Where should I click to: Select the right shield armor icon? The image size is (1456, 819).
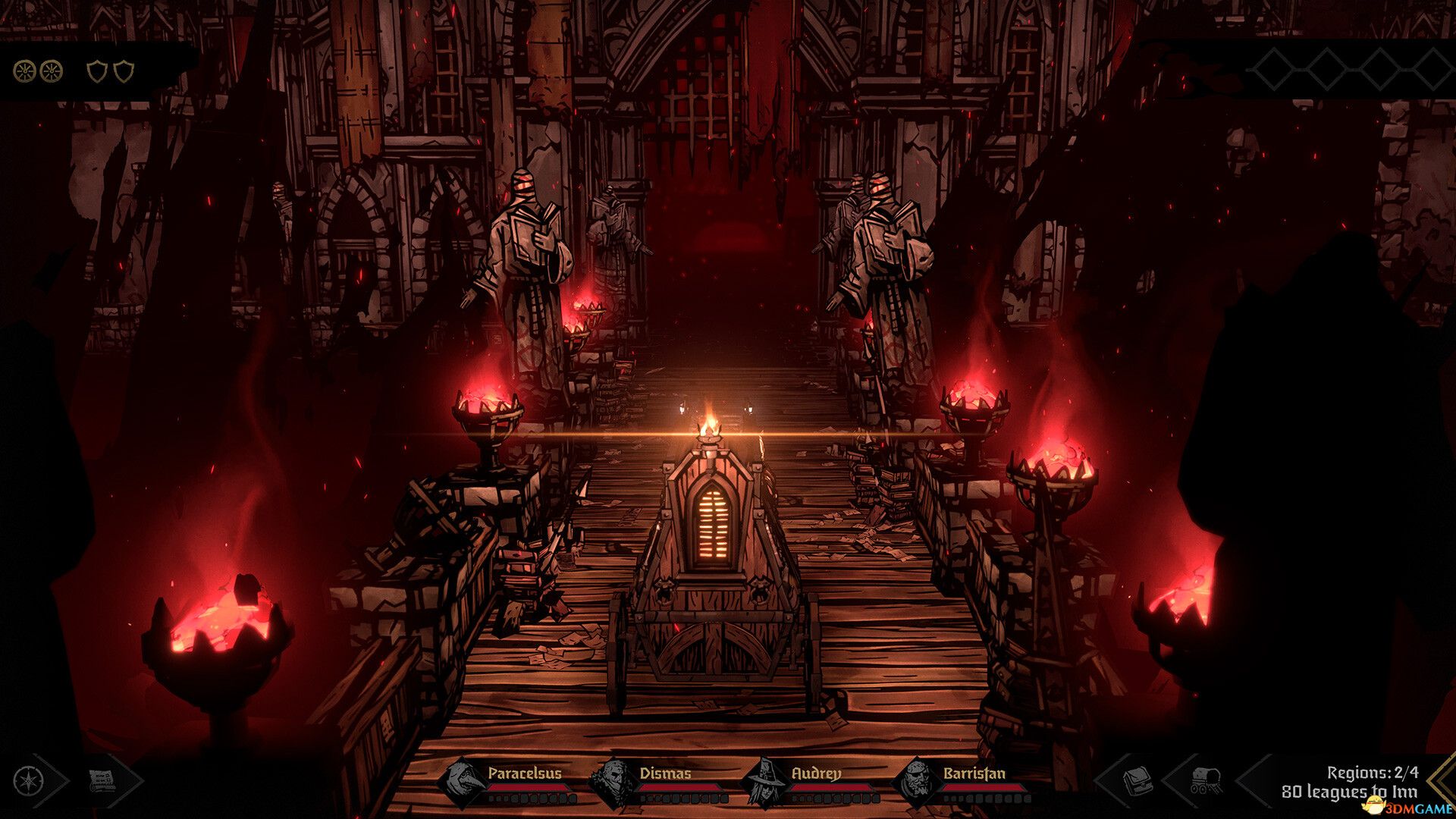pyautogui.click(x=124, y=71)
